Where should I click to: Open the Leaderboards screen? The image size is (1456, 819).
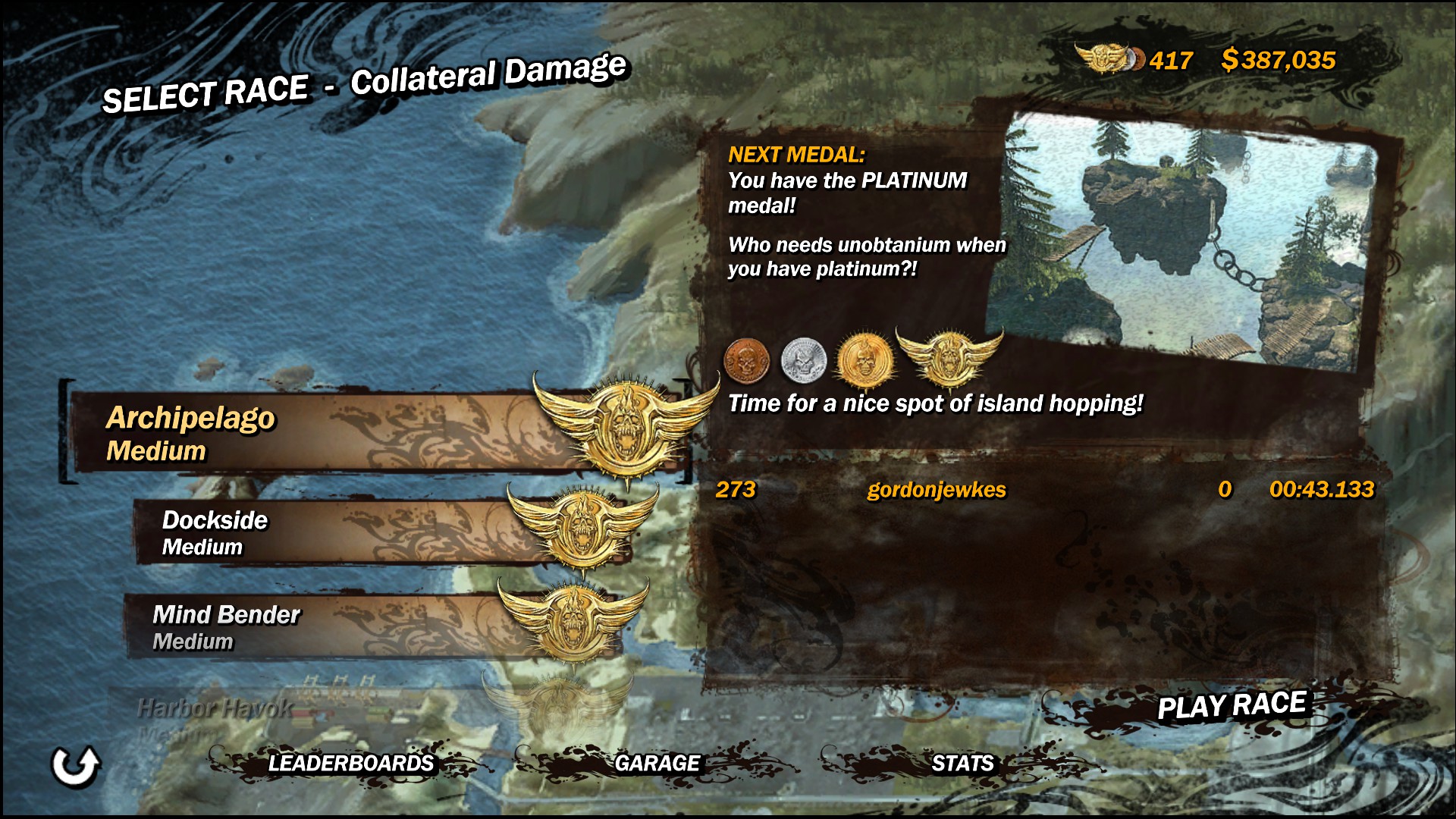click(x=350, y=763)
